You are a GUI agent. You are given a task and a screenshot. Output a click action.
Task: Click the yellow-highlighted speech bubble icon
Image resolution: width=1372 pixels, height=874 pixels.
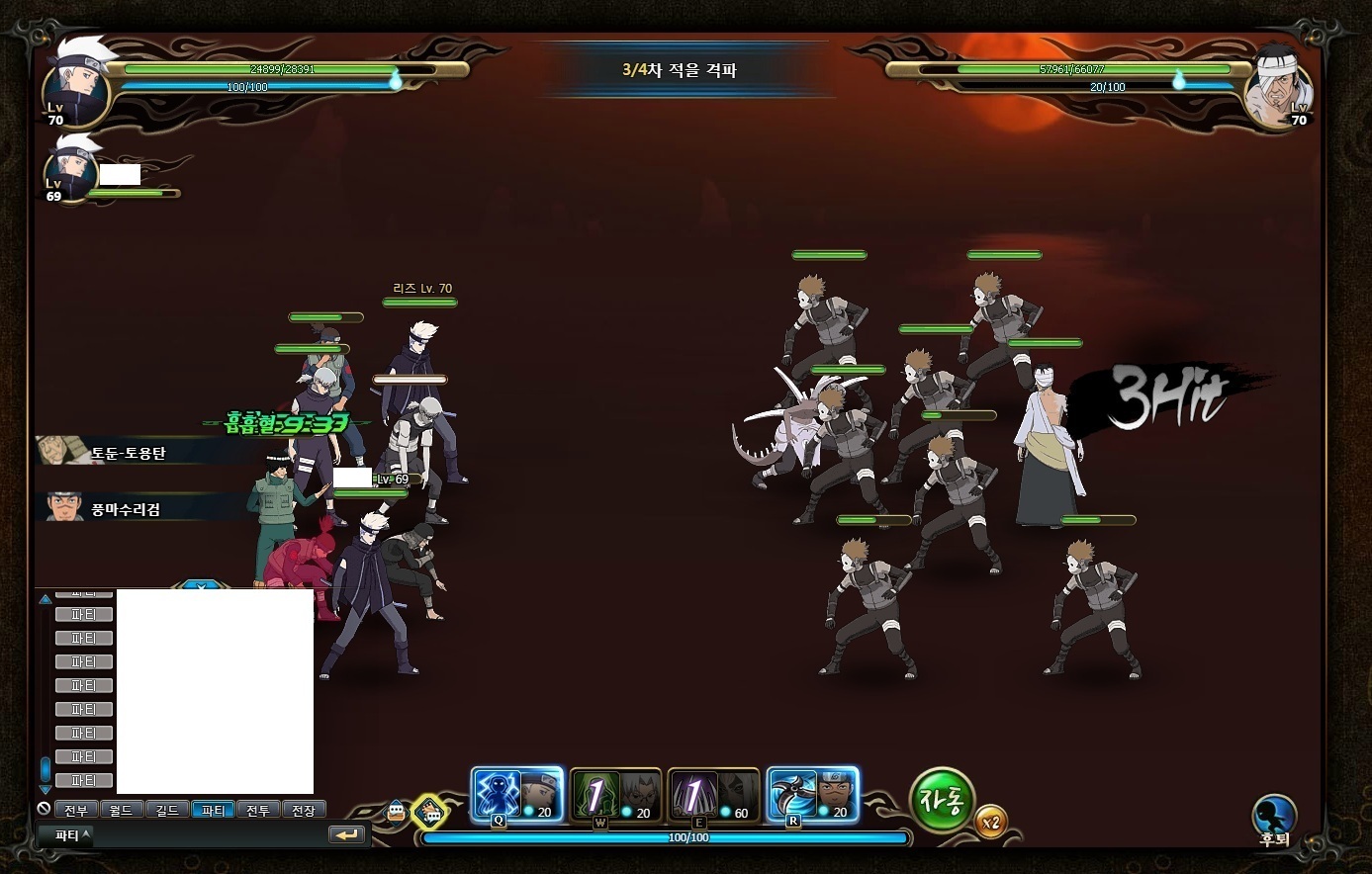tap(429, 813)
